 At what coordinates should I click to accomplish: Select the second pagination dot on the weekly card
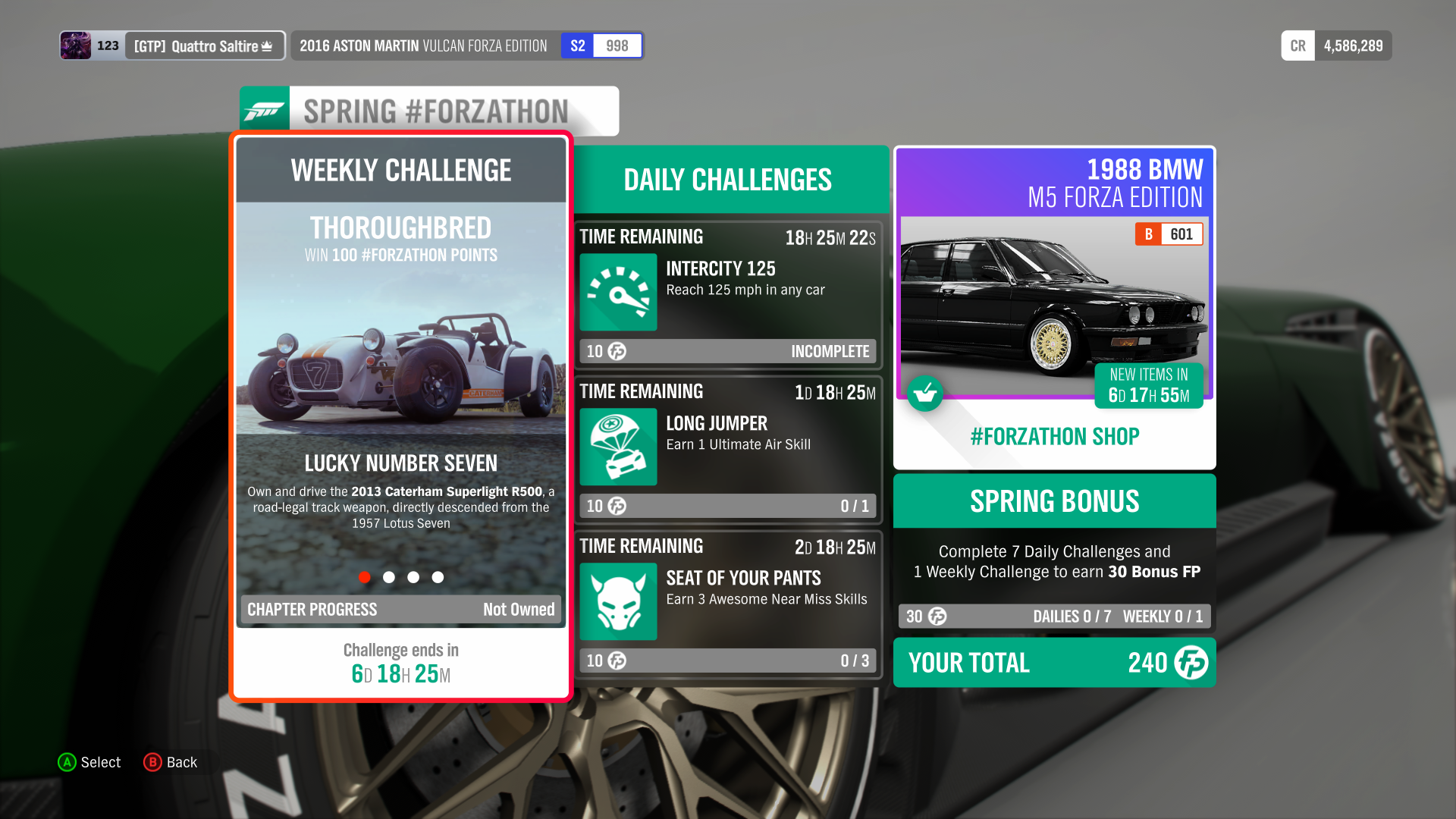click(x=389, y=577)
